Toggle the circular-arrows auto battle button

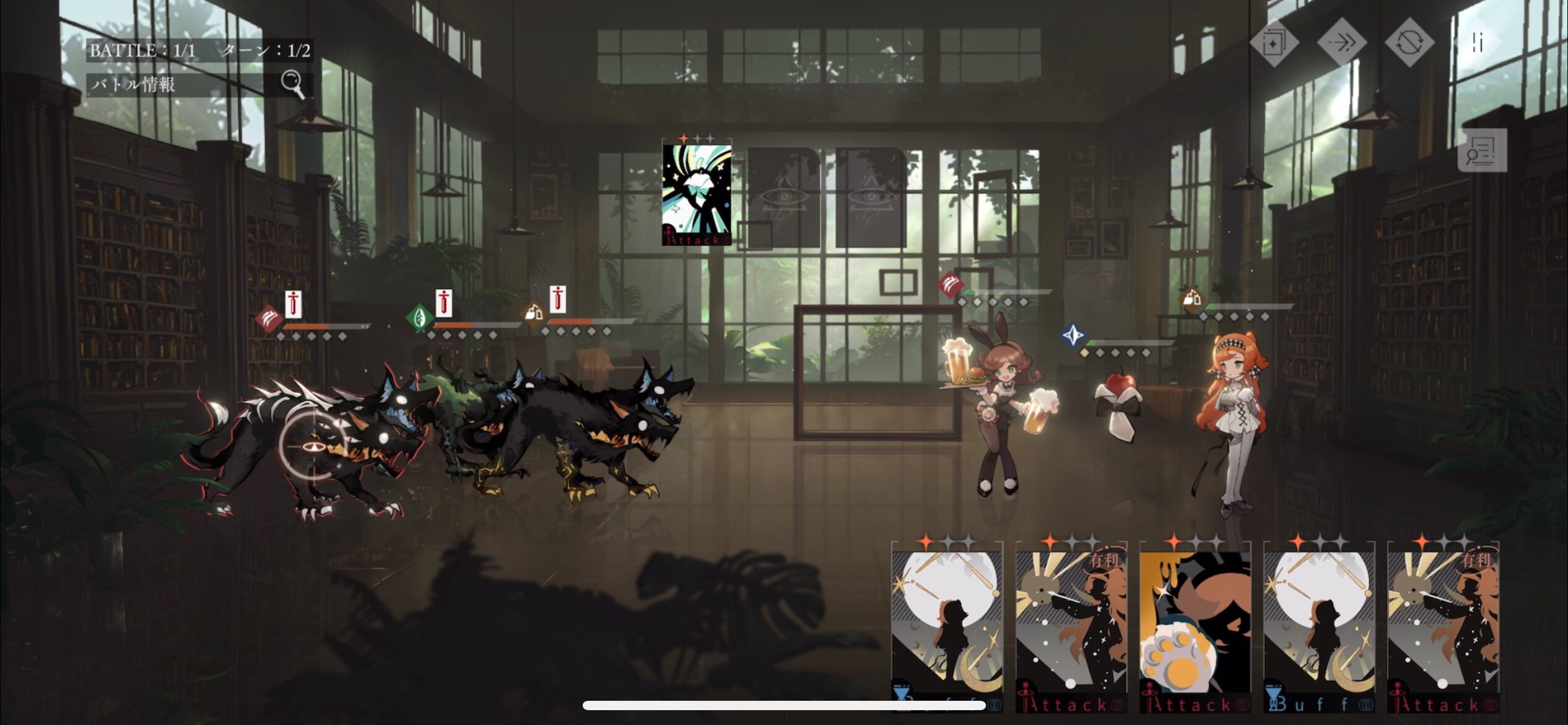click(1409, 43)
